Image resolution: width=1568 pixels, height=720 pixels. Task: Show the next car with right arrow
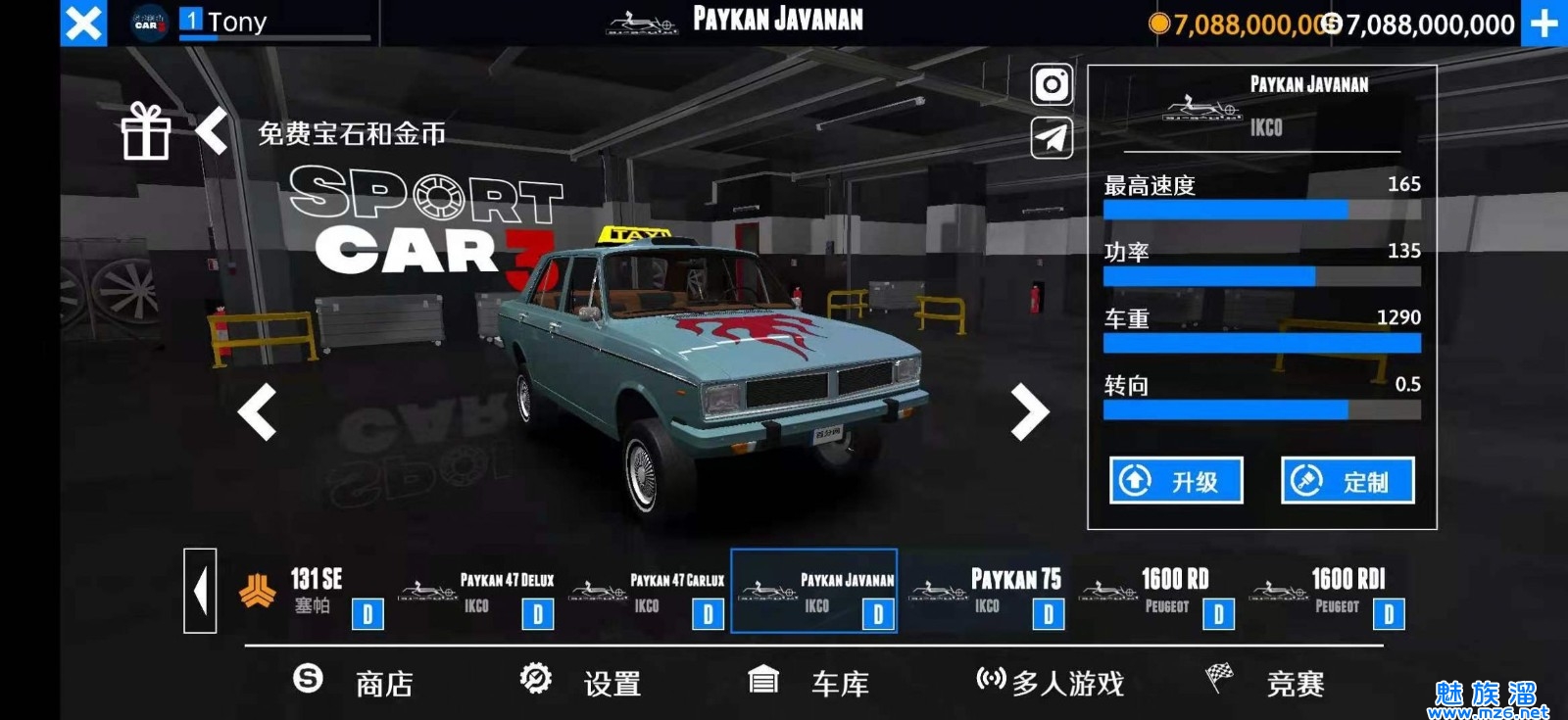[x=1029, y=411]
